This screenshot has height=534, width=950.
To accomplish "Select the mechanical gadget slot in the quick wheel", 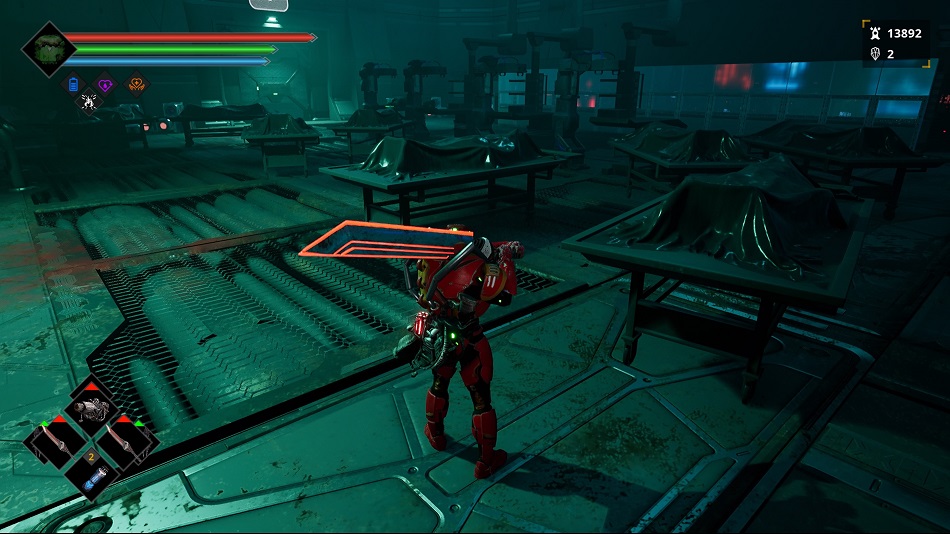I will [x=93, y=407].
